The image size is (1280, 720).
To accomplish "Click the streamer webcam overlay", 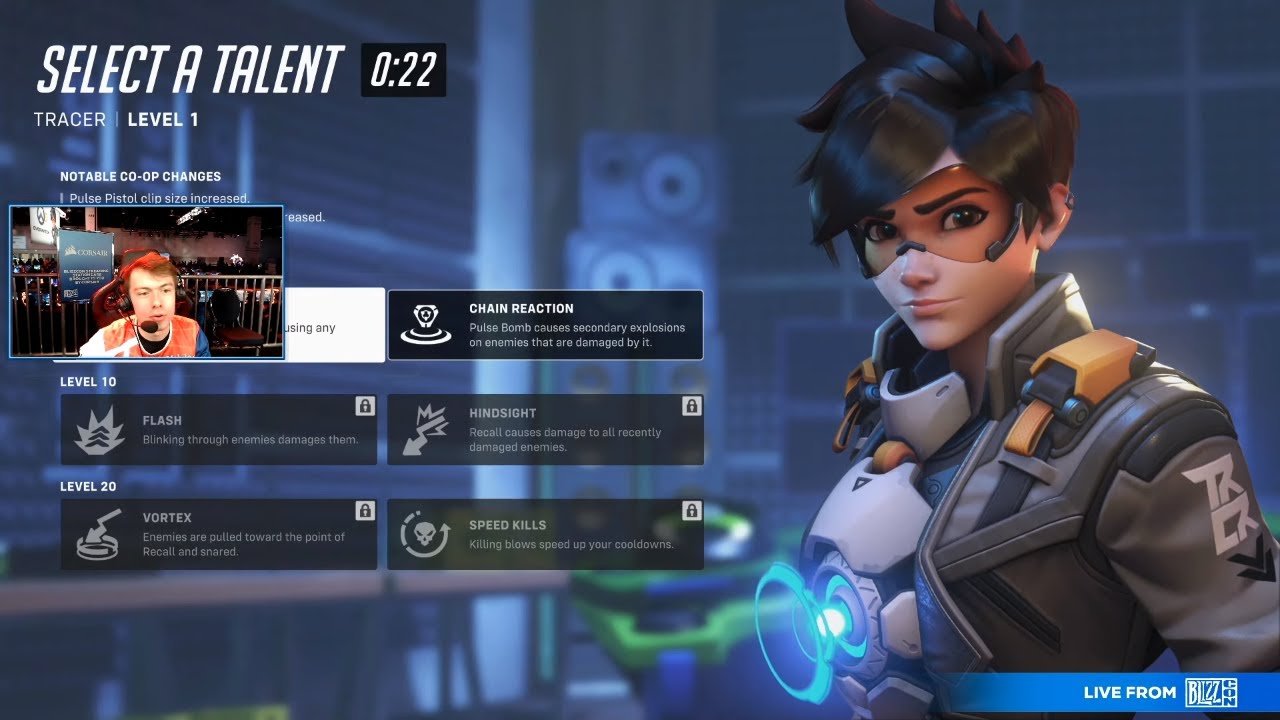I will (146, 282).
